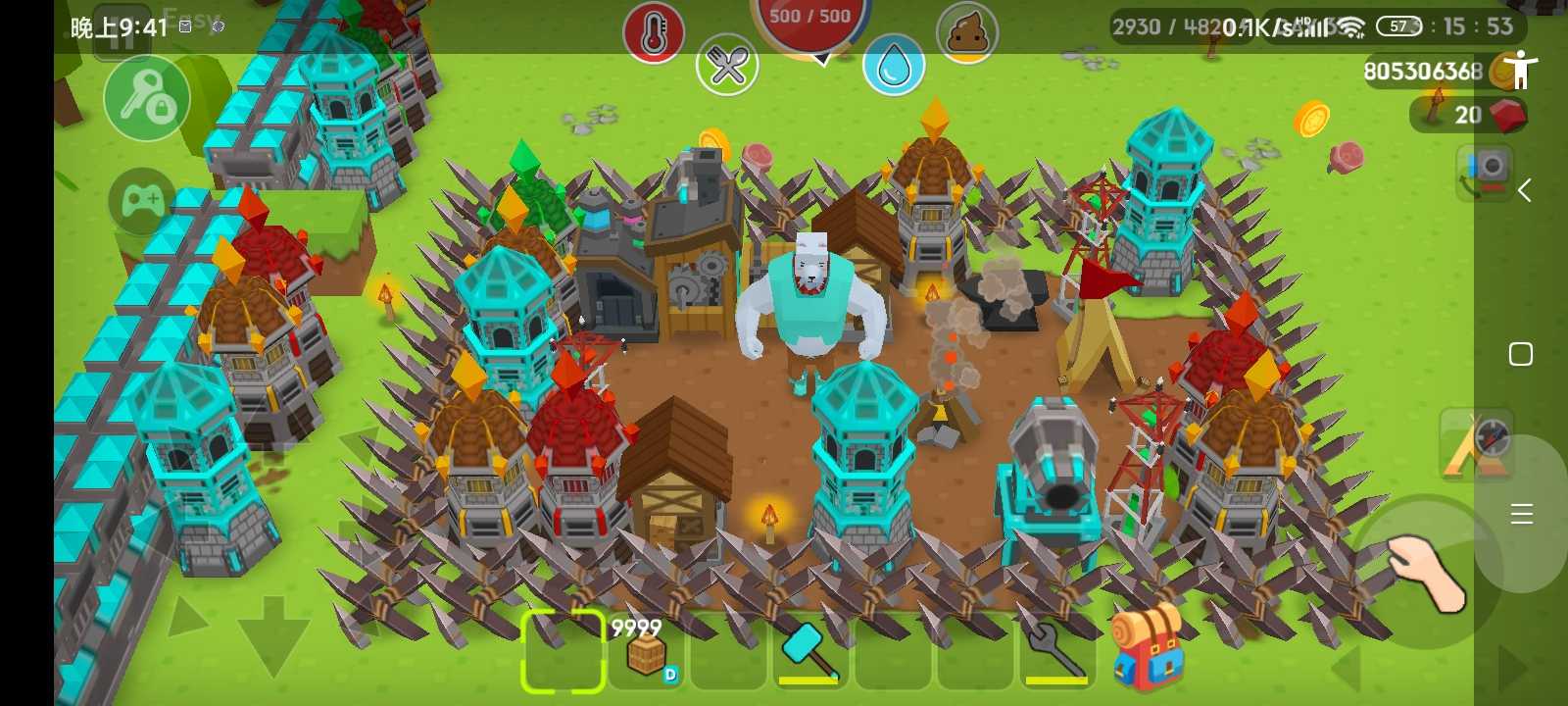Check the thermometer temperature icon
The height and width of the screenshot is (706, 1568).
(x=654, y=33)
